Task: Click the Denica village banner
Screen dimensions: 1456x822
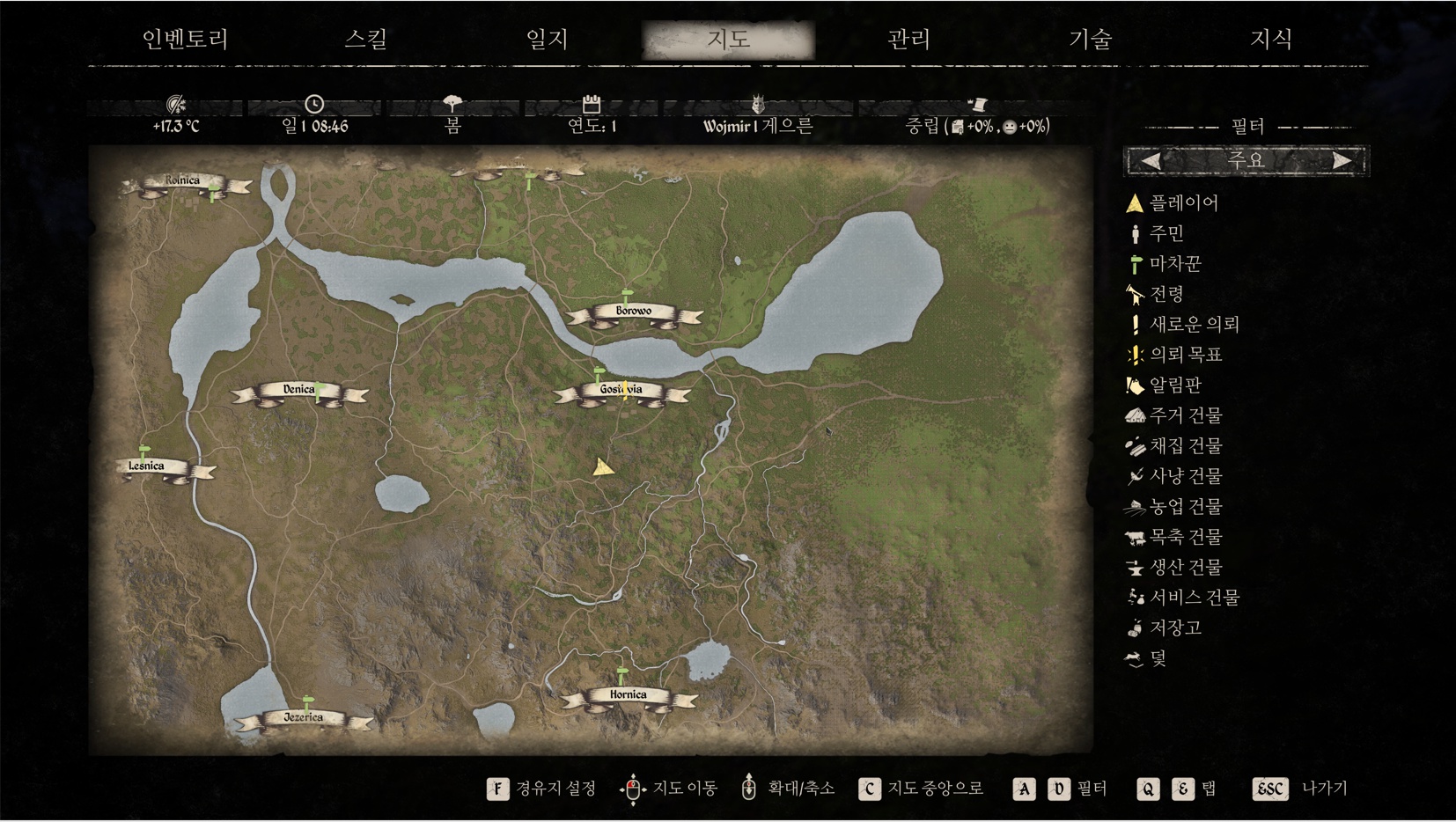Action: (298, 390)
